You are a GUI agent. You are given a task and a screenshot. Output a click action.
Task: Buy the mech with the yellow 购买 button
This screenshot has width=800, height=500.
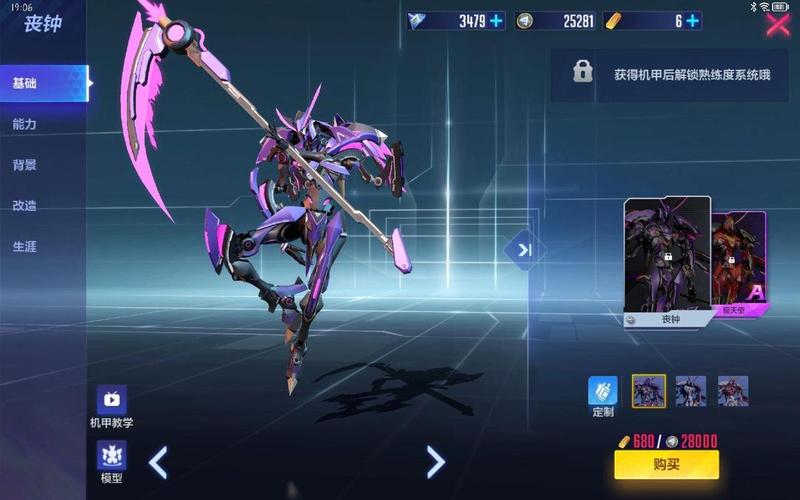[x=666, y=465]
